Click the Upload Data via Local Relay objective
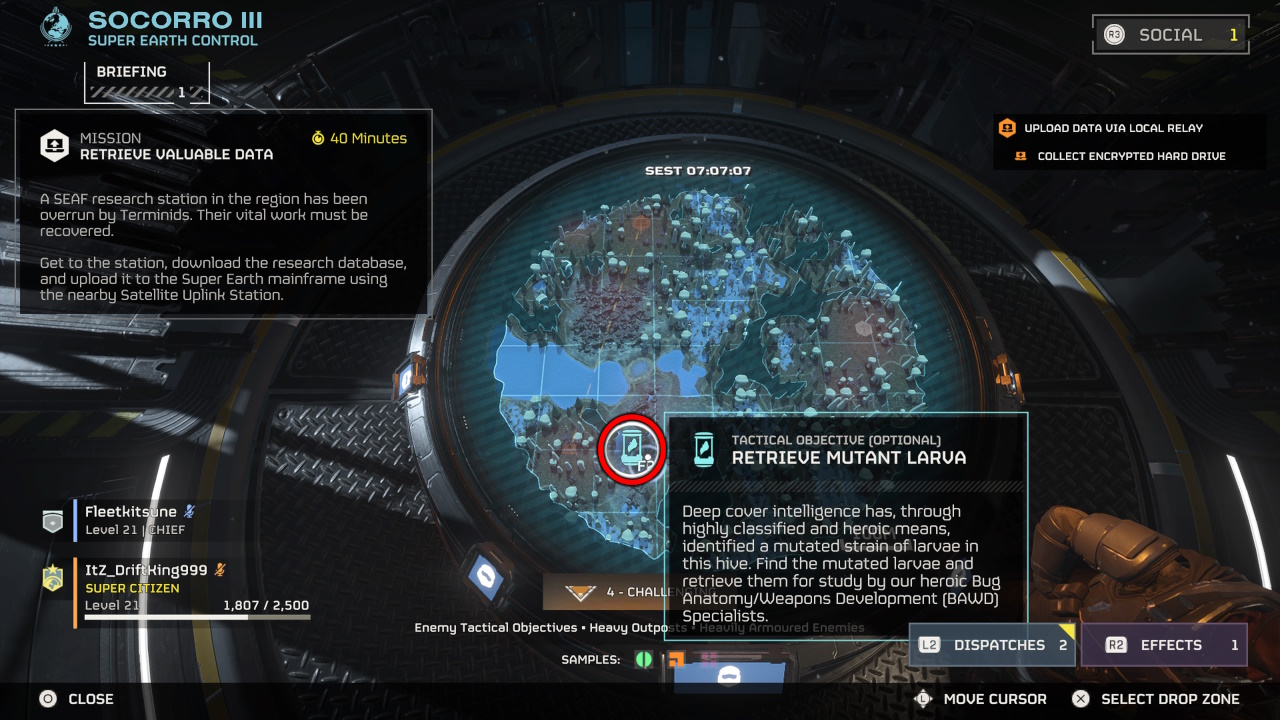 [1112, 128]
